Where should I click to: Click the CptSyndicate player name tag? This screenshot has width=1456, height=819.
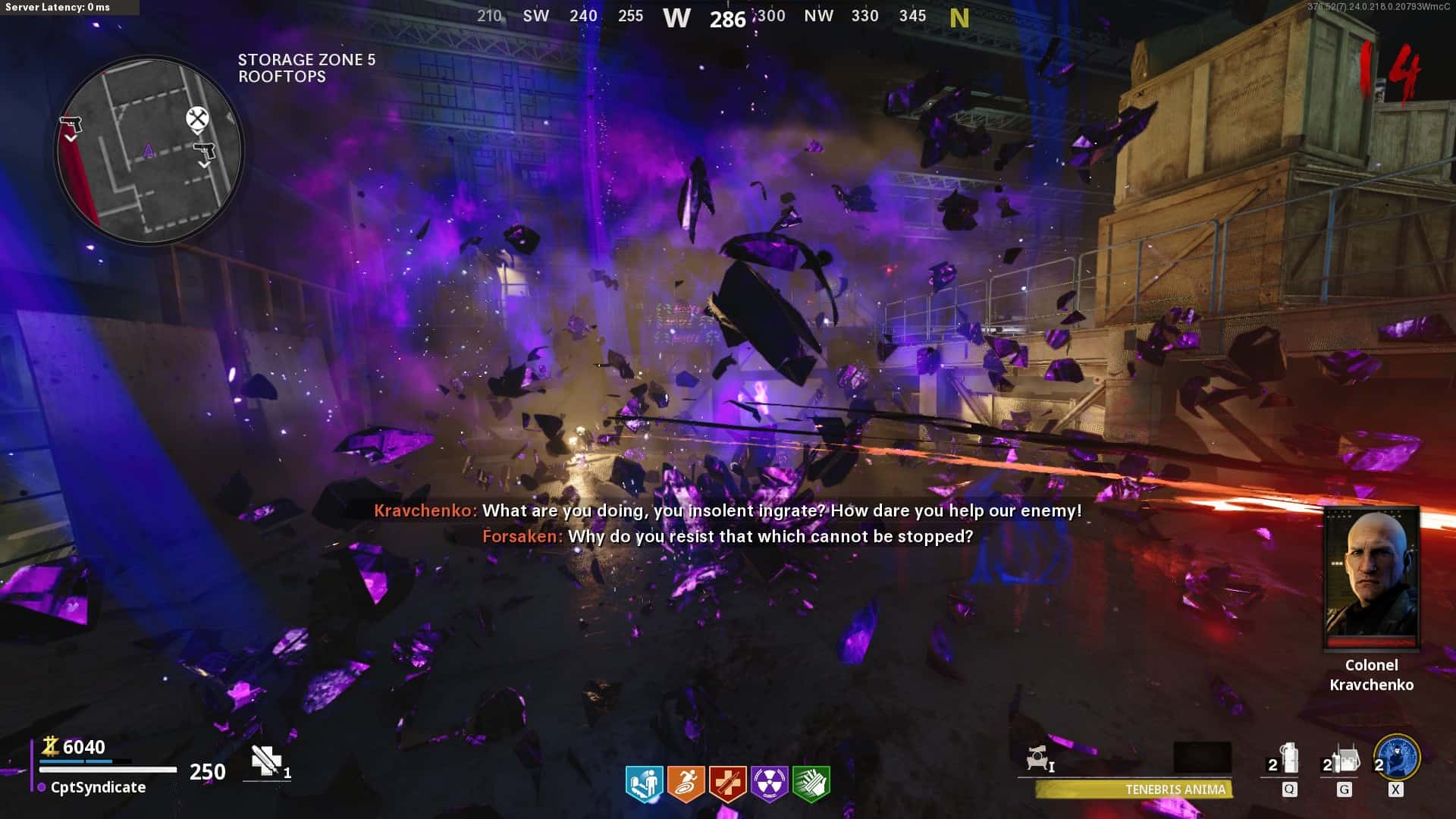pyautogui.click(x=98, y=788)
